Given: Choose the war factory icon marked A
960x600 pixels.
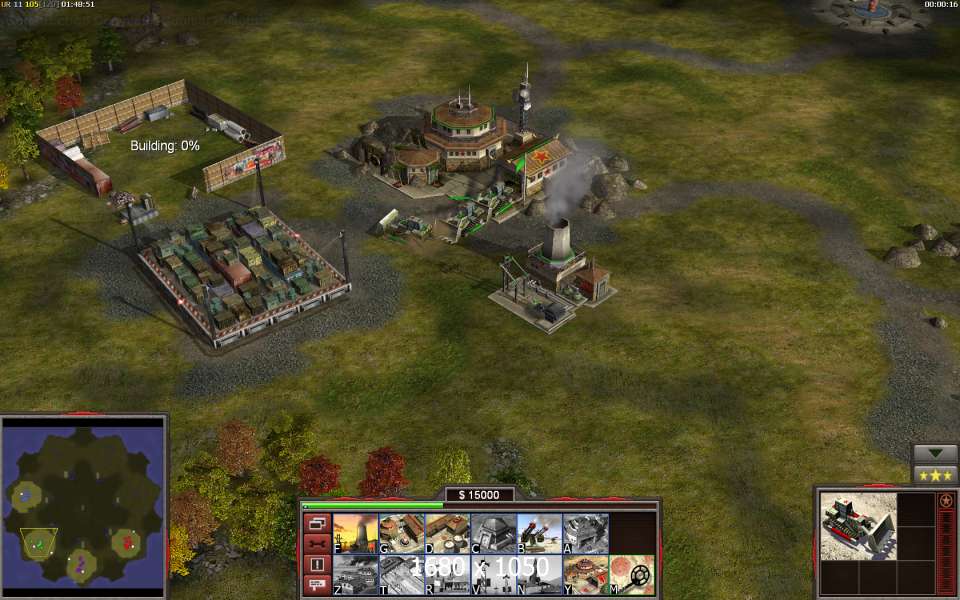Looking at the screenshot, I should click(x=585, y=534).
